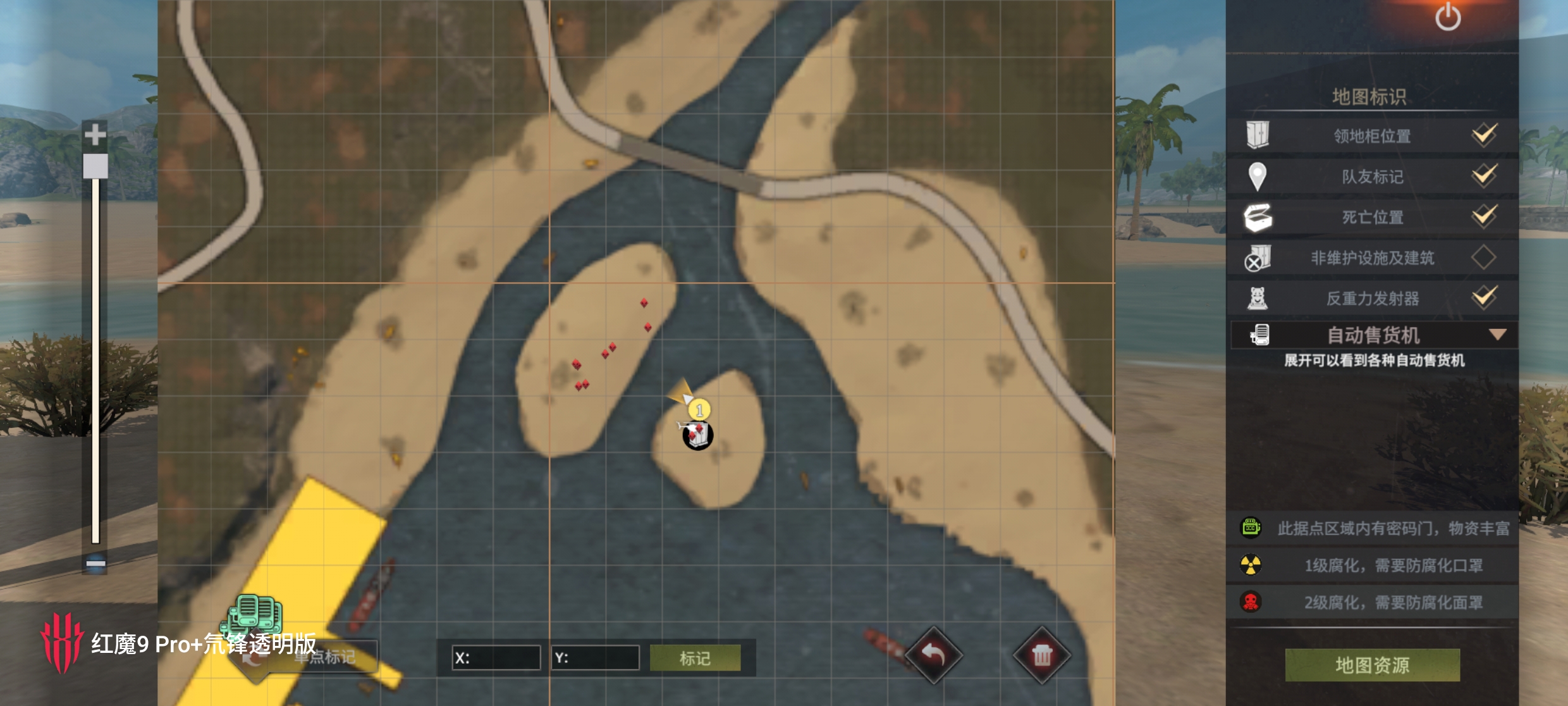The image size is (1568, 706).
Task: Select the X coordinate input field
Action: (497, 658)
